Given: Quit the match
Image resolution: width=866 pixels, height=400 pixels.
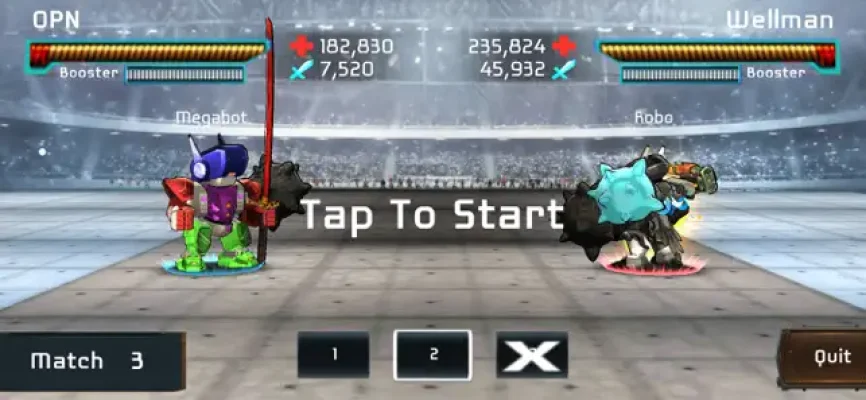Looking at the screenshot, I should pos(823,358).
